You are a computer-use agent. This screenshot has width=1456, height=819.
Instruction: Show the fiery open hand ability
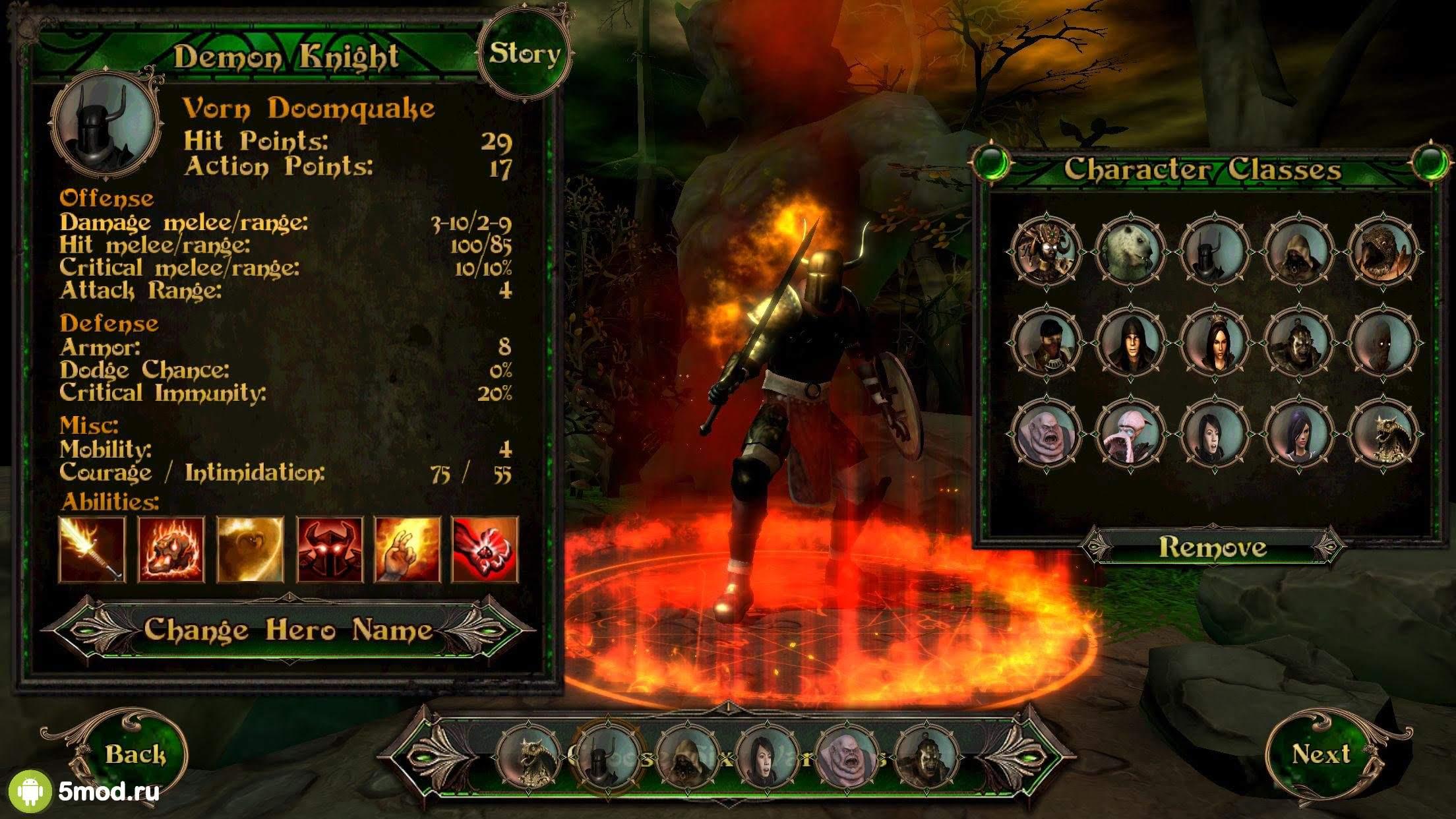coord(407,550)
